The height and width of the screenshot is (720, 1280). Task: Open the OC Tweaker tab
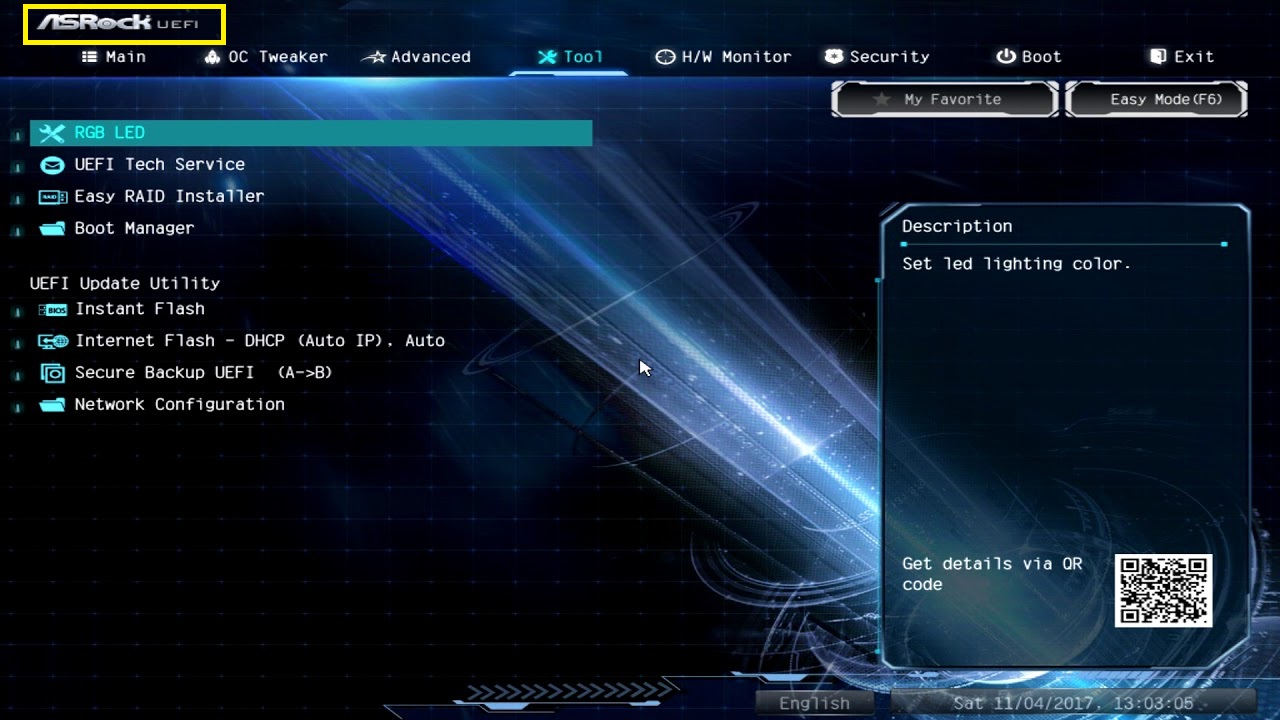[x=266, y=57]
